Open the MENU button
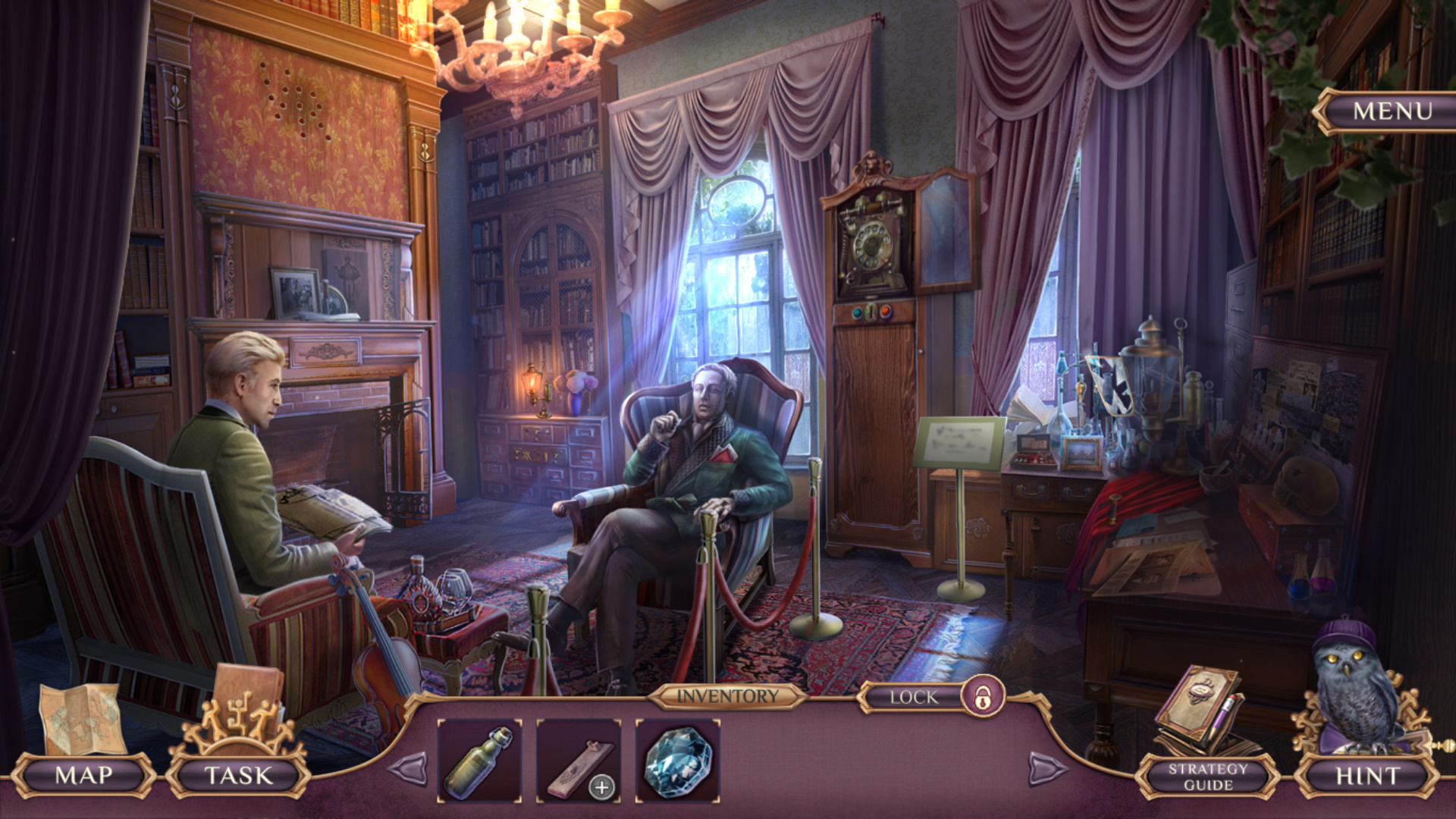 pyautogui.click(x=1392, y=111)
